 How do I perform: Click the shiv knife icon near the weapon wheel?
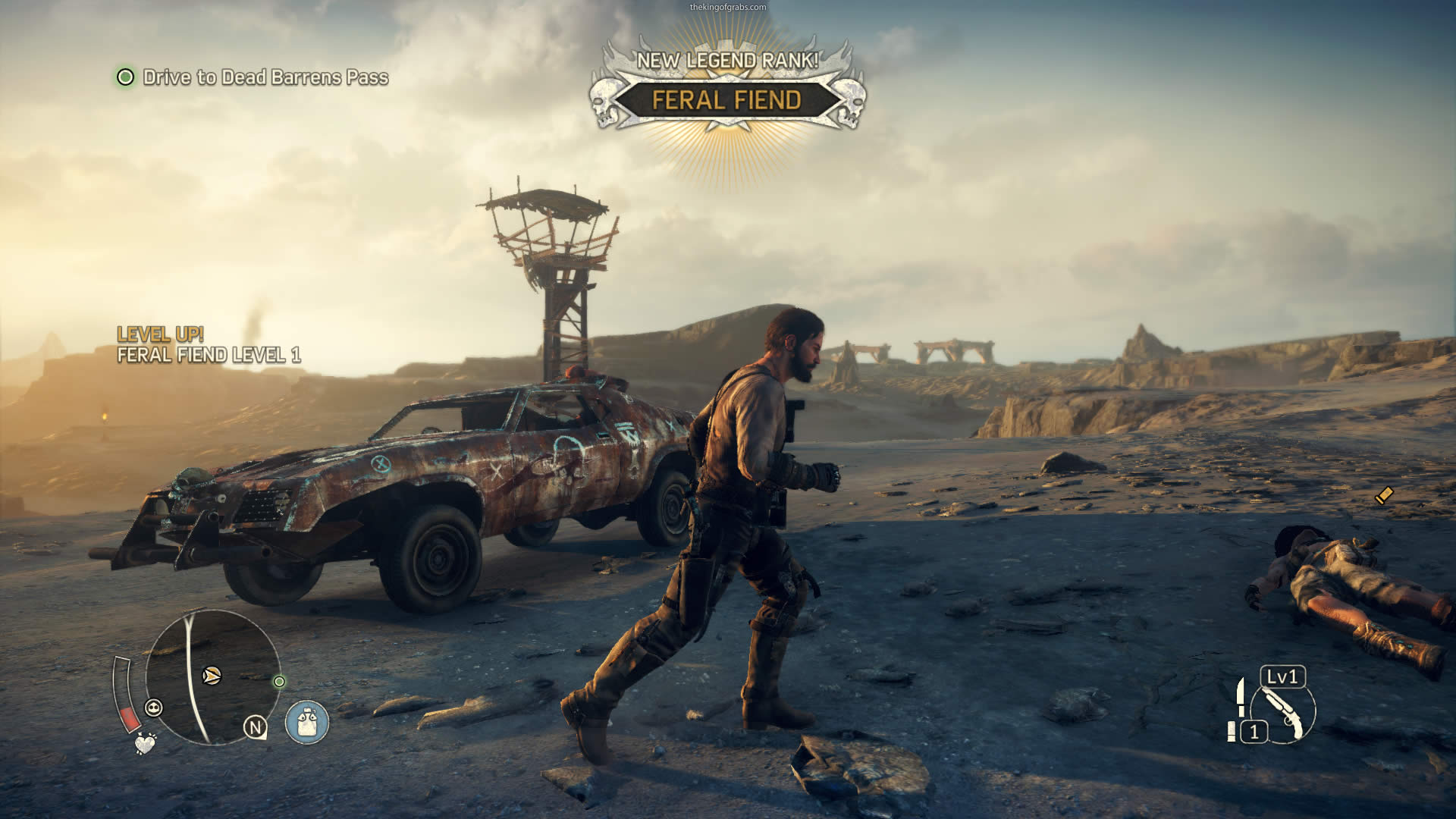1241,698
